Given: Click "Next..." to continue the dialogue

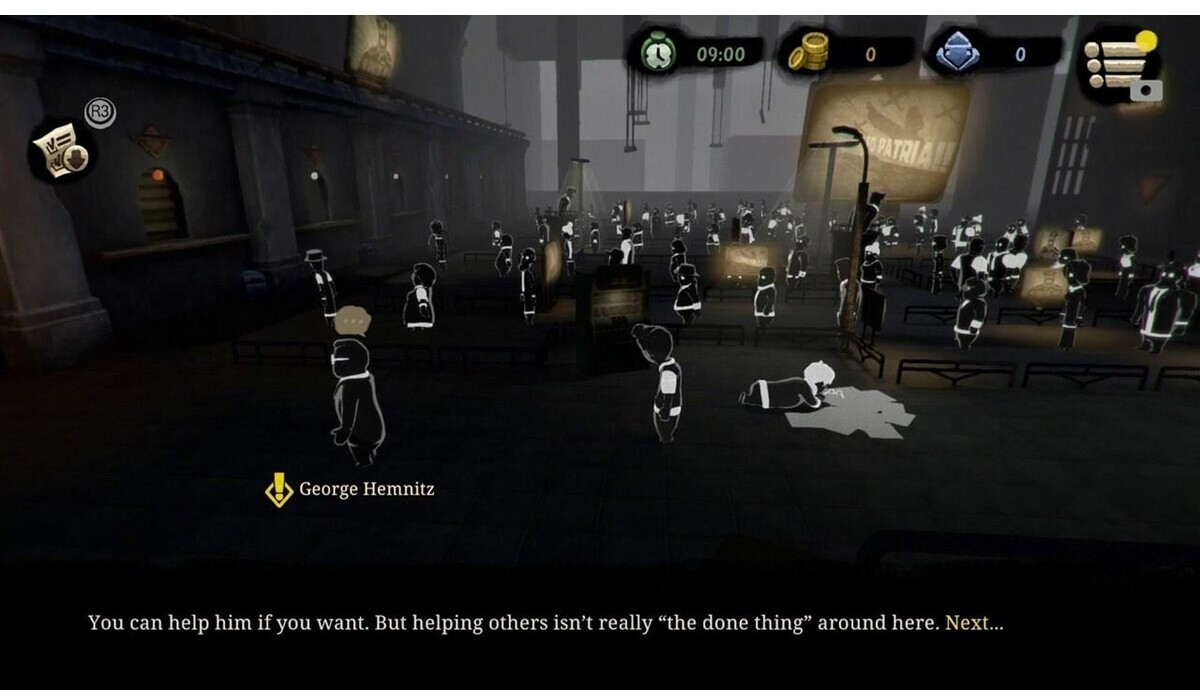Looking at the screenshot, I should [973, 623].
